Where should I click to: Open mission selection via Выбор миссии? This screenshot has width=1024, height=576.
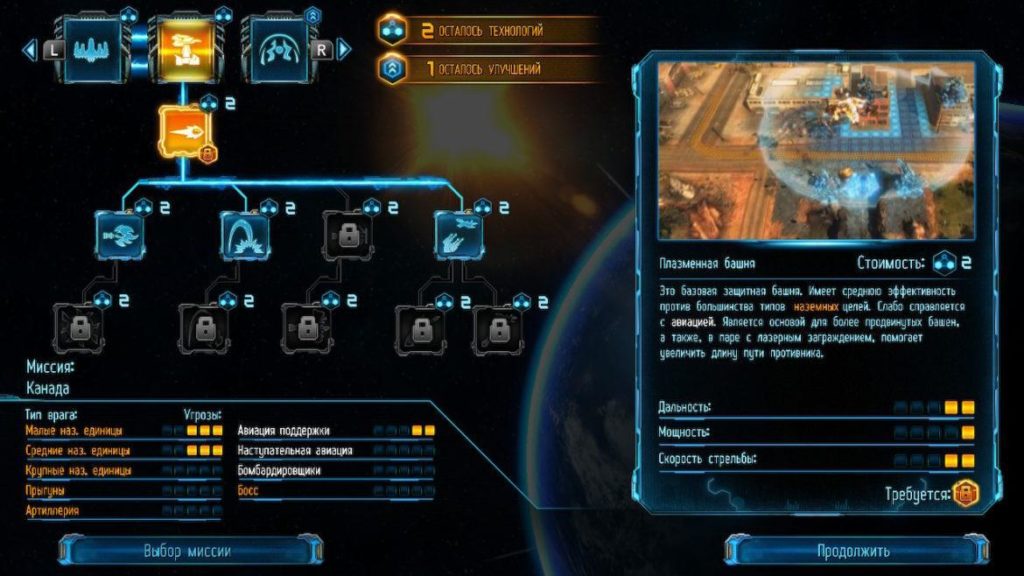[187, 550]
